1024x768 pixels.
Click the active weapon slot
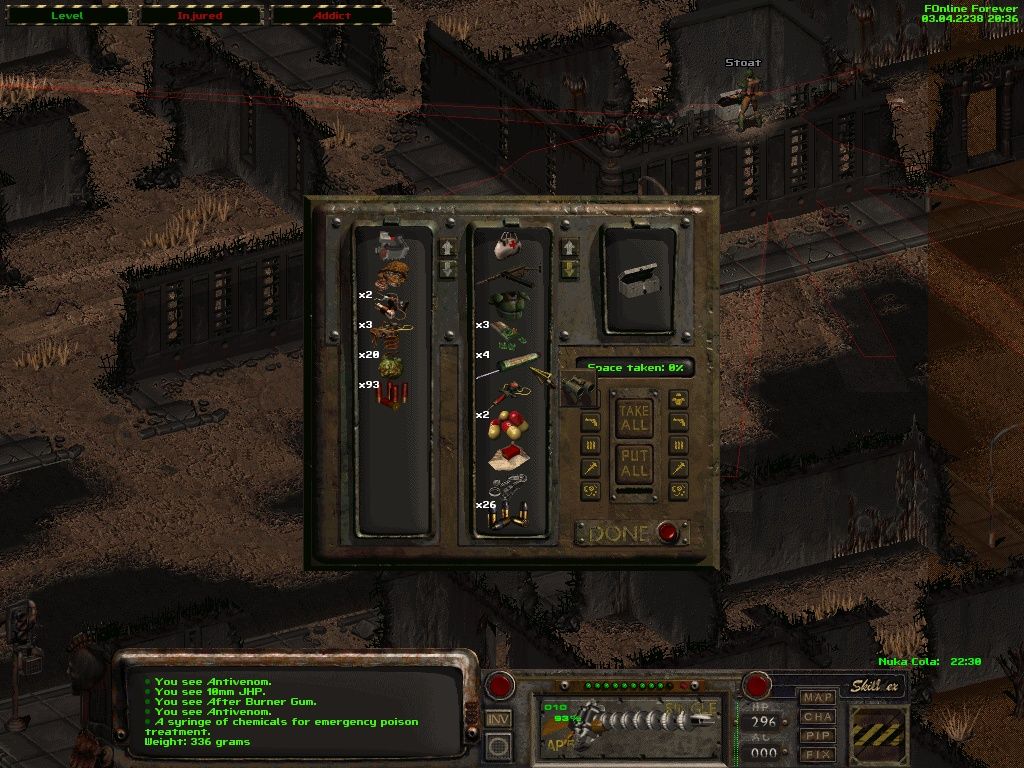[x=630, y=722]
